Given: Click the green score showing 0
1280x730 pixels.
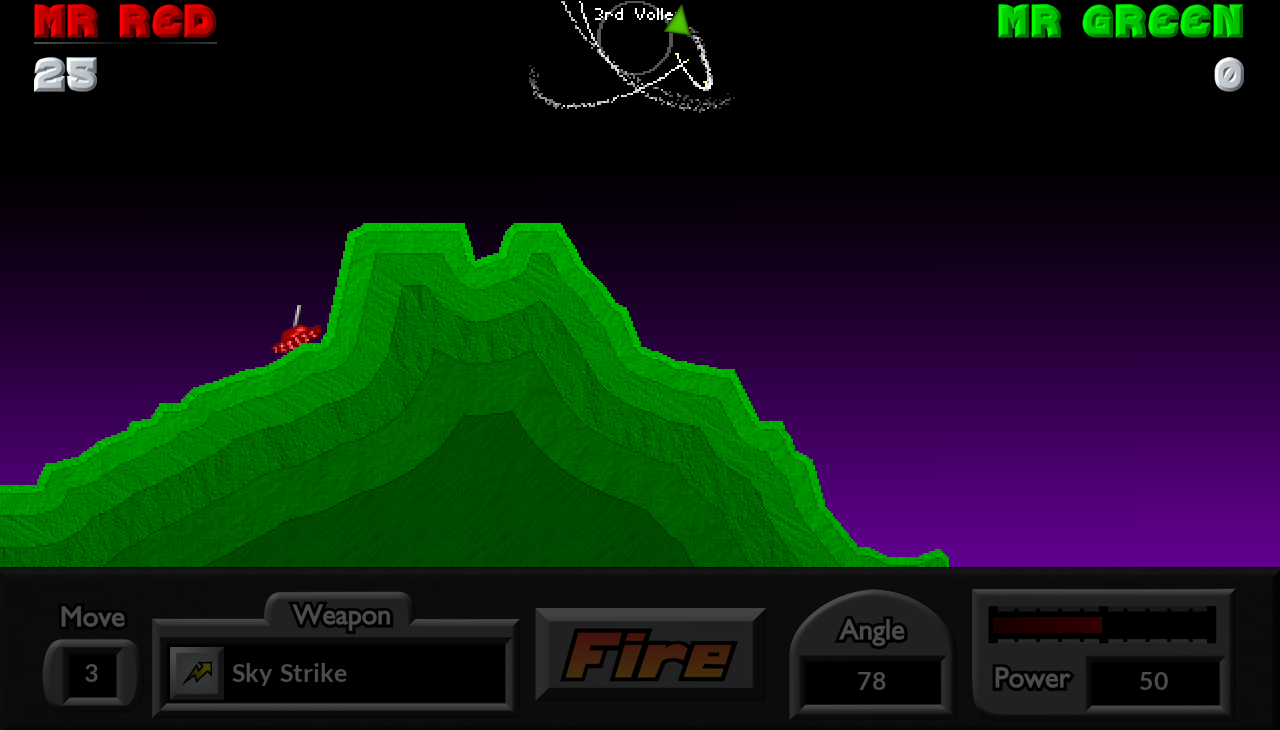Looking at the screenshot, I should pyautogui.click(x=1229, y=74).
